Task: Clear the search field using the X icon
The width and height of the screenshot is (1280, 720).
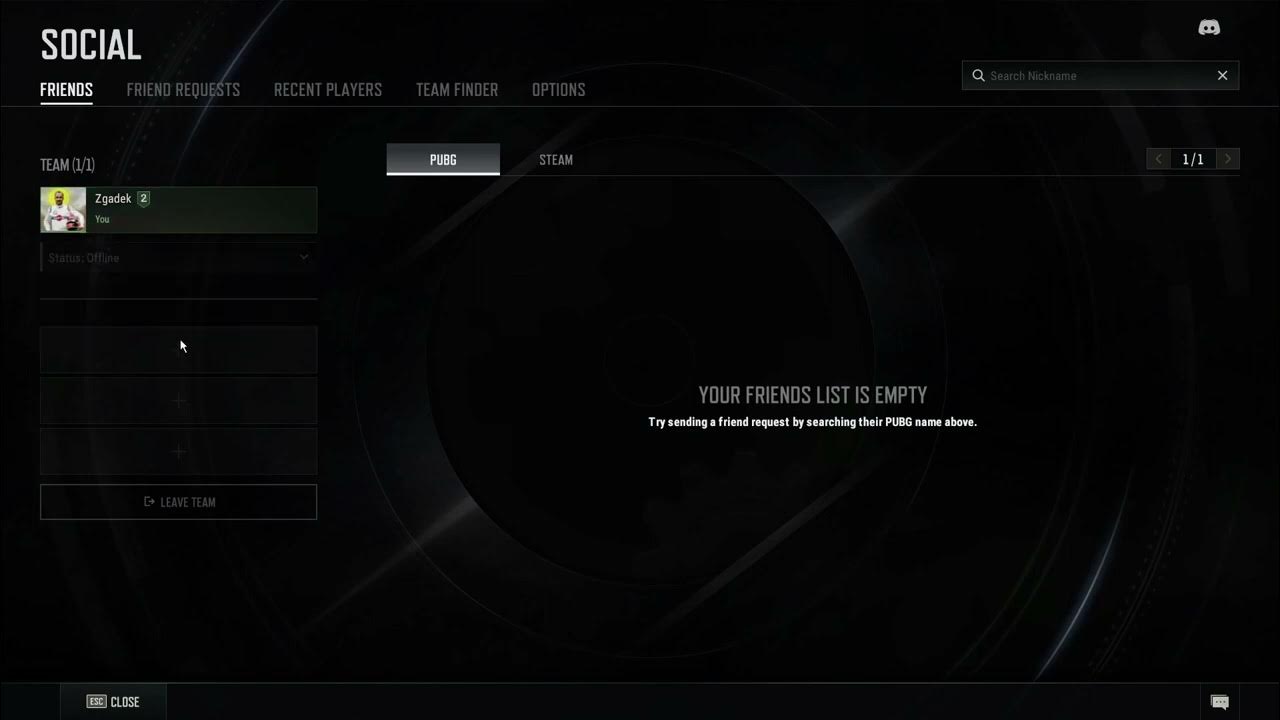Action: [1222, 75]
